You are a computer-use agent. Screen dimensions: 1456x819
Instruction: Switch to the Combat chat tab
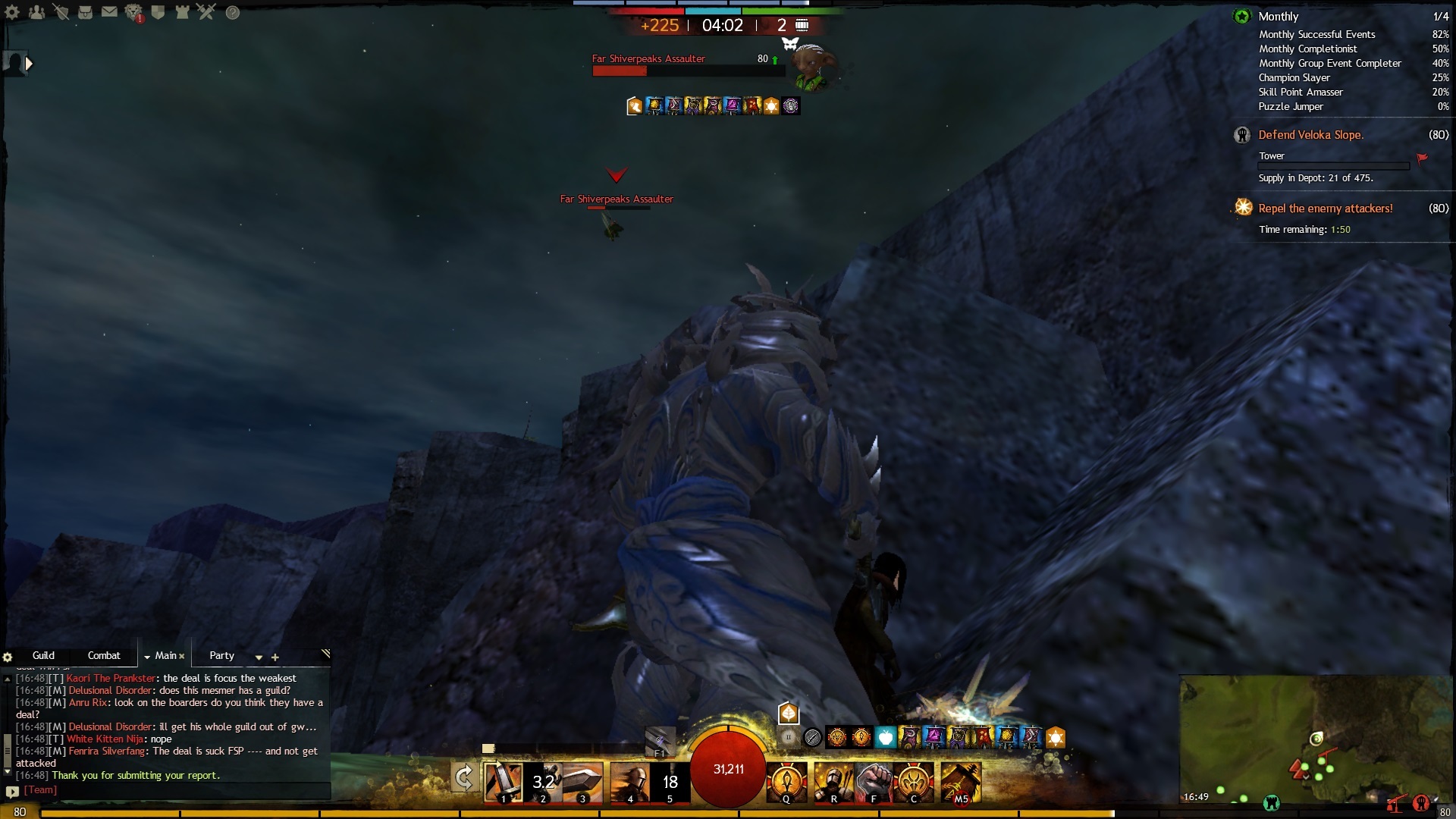(x=104, y=655)
